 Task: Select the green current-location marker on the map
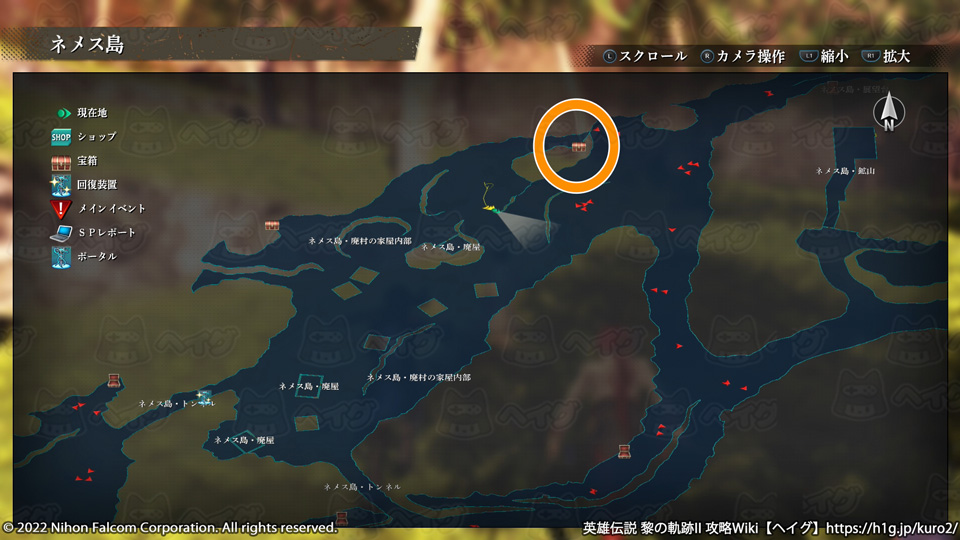pyautogui.click(x=492, y=208)
